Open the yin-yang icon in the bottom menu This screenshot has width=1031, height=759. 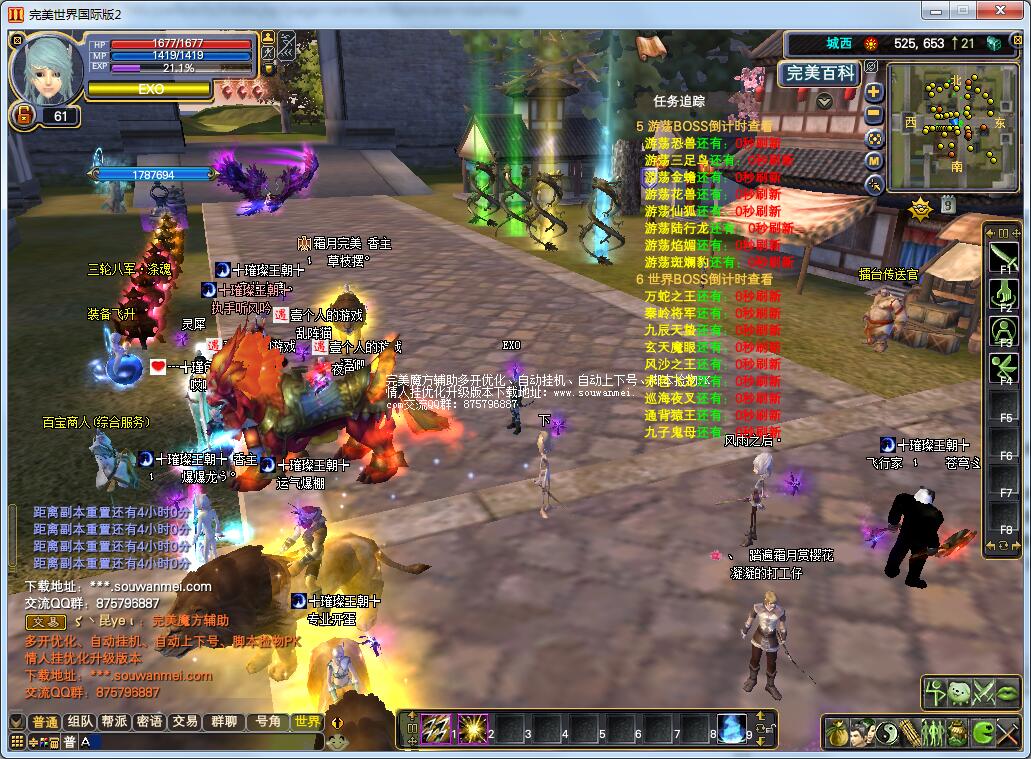(x=888, y=733)
